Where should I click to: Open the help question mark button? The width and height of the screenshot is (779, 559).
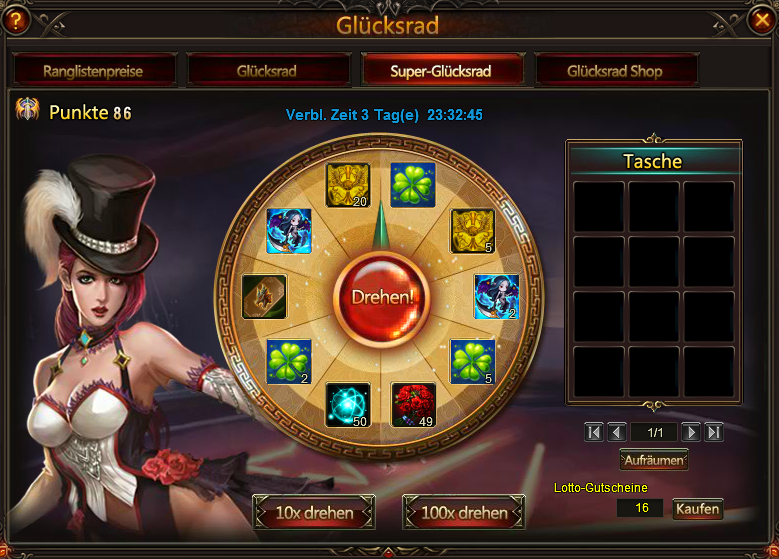tap(17, 20)
